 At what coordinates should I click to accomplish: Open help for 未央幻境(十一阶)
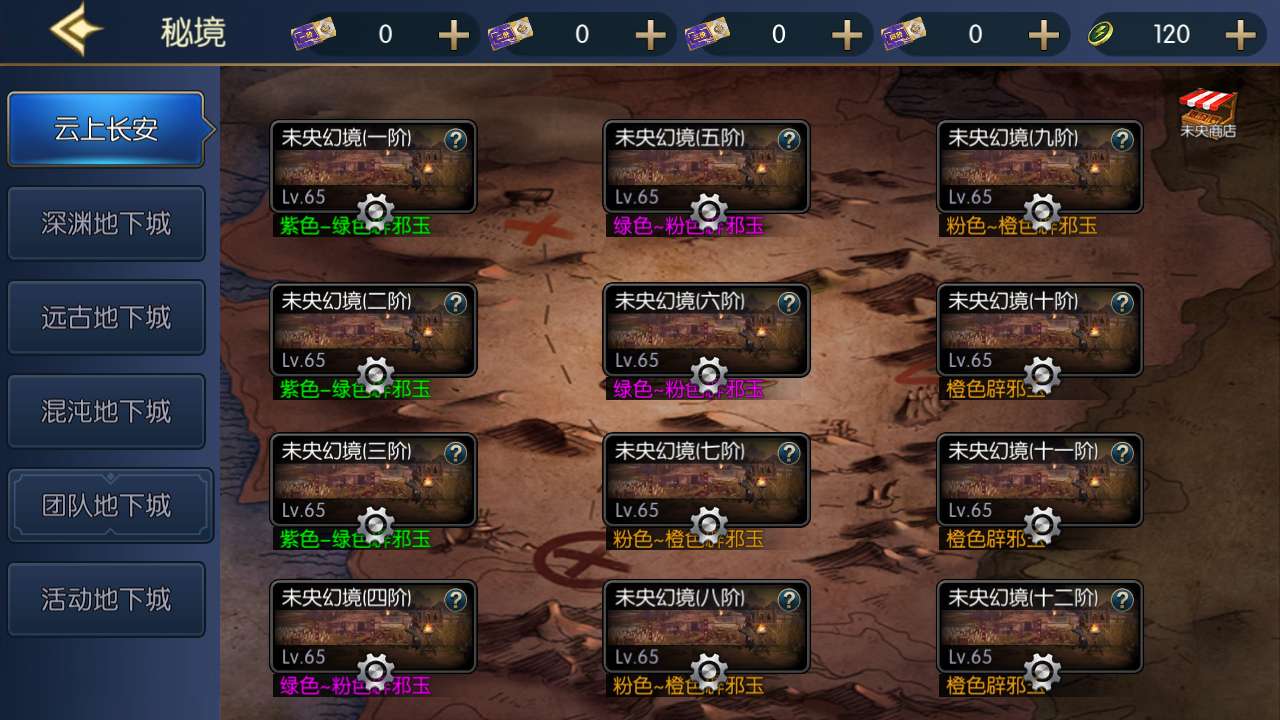[1122, 451]
